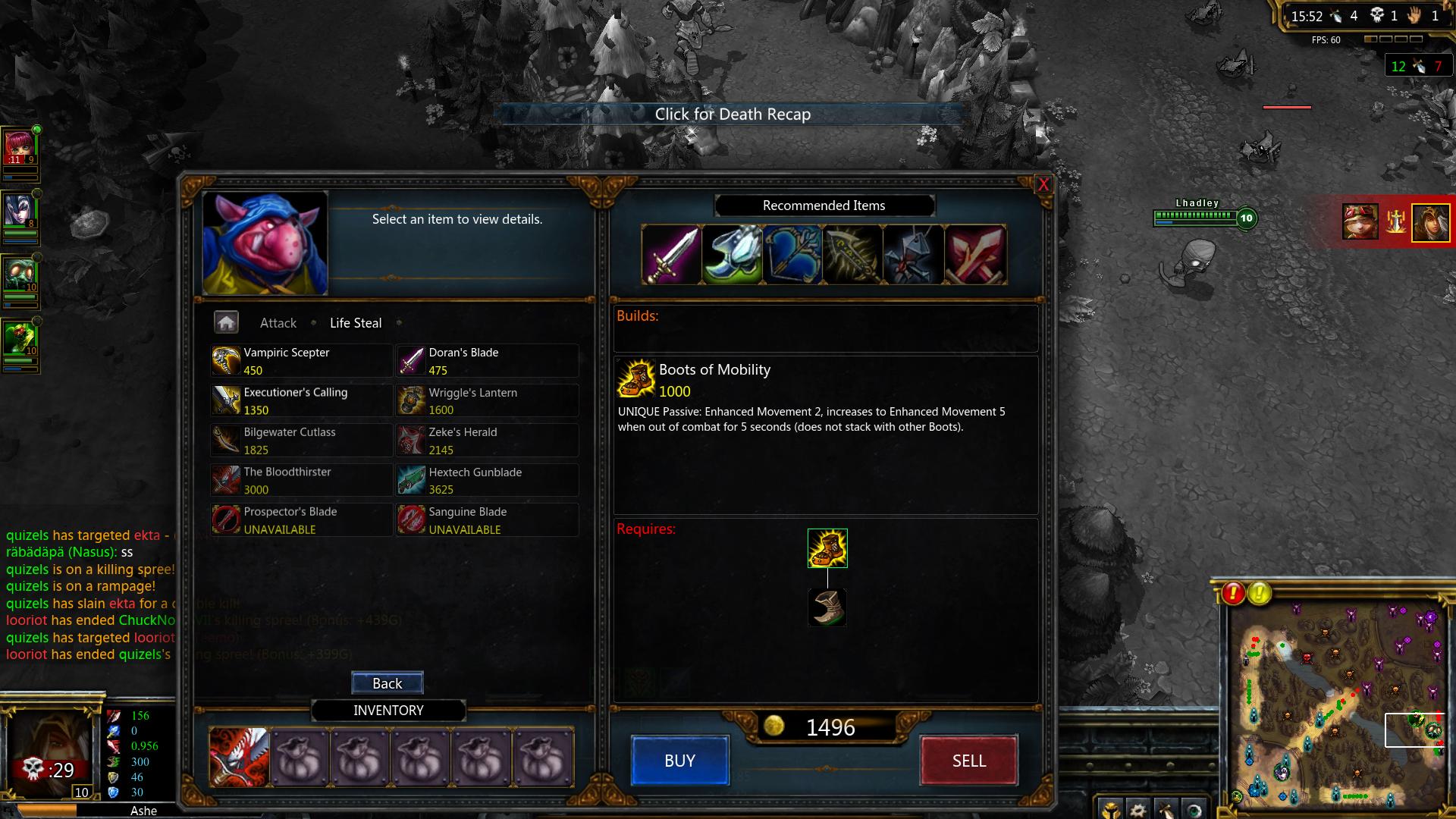Buy the selected Boots of Mobility

679,761
